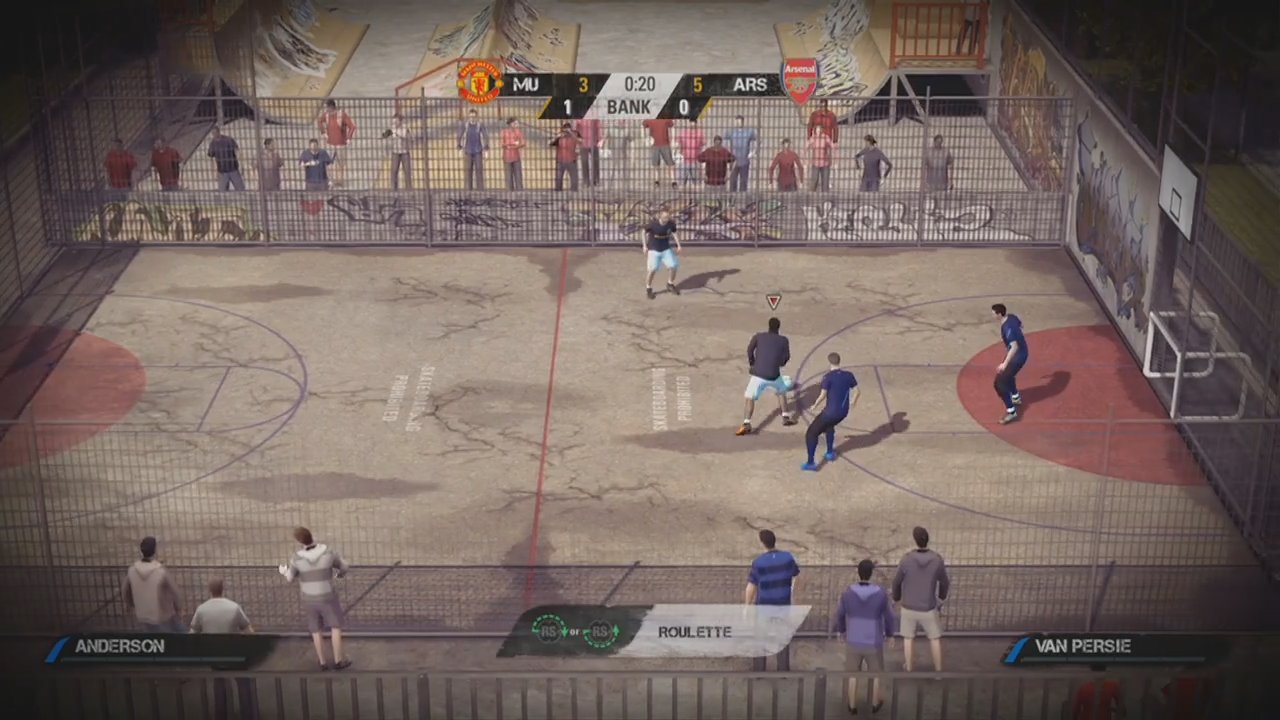The image size is (1280, 720).
Task: Select the Van Persie player name panel
Action: pos(1112,647)
